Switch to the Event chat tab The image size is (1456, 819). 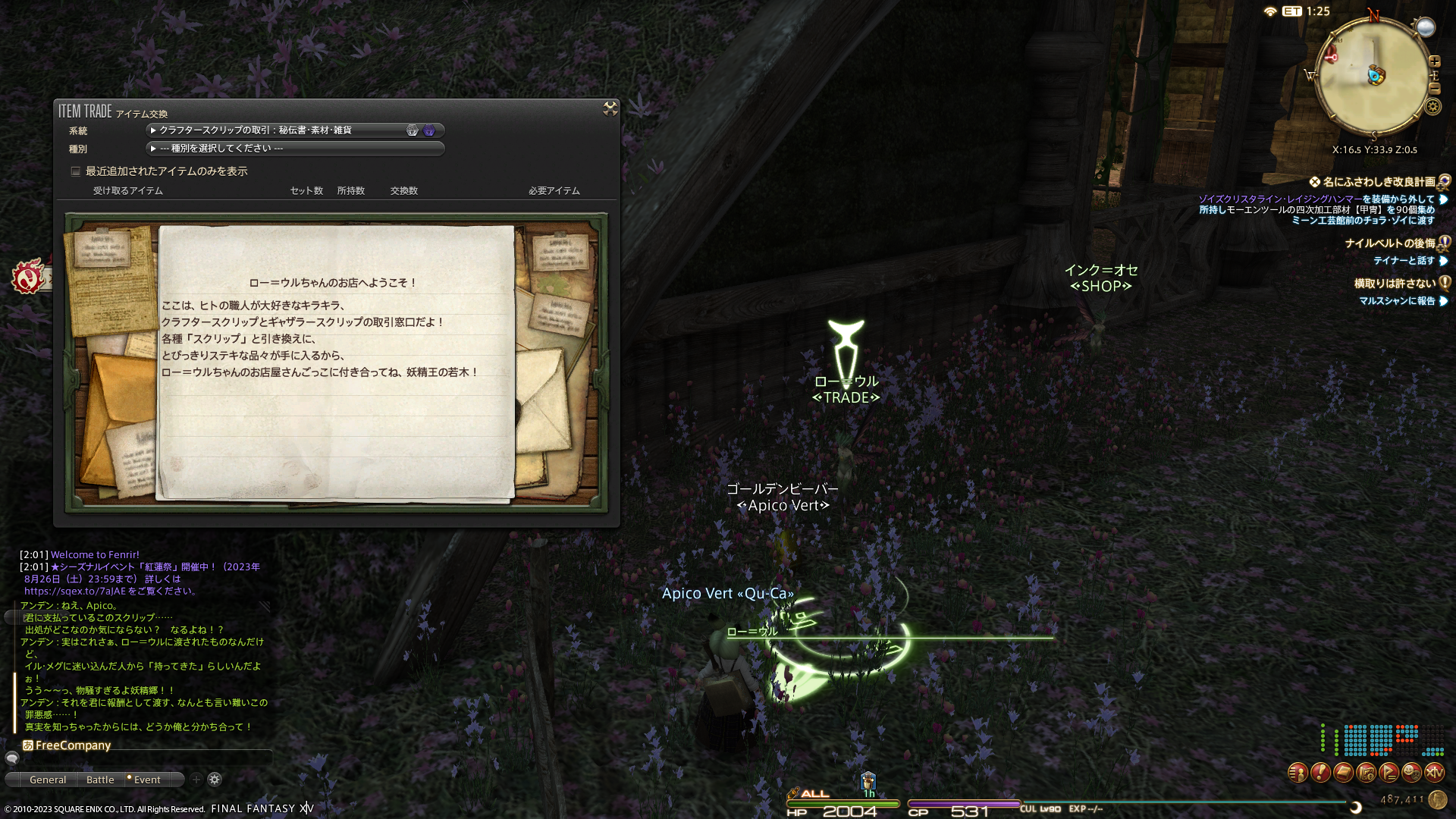click(x=147, y=780)
